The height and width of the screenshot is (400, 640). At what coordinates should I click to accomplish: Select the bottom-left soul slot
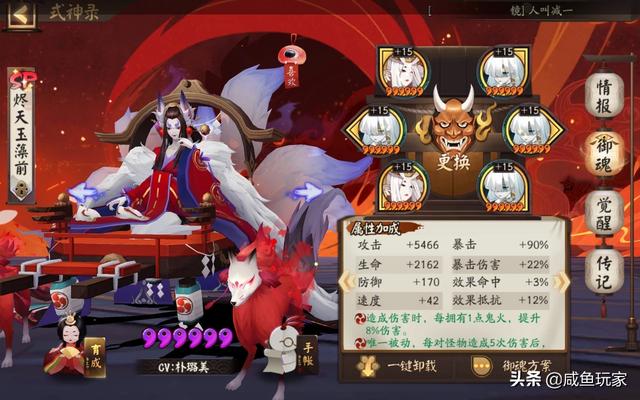coord(404,184)
